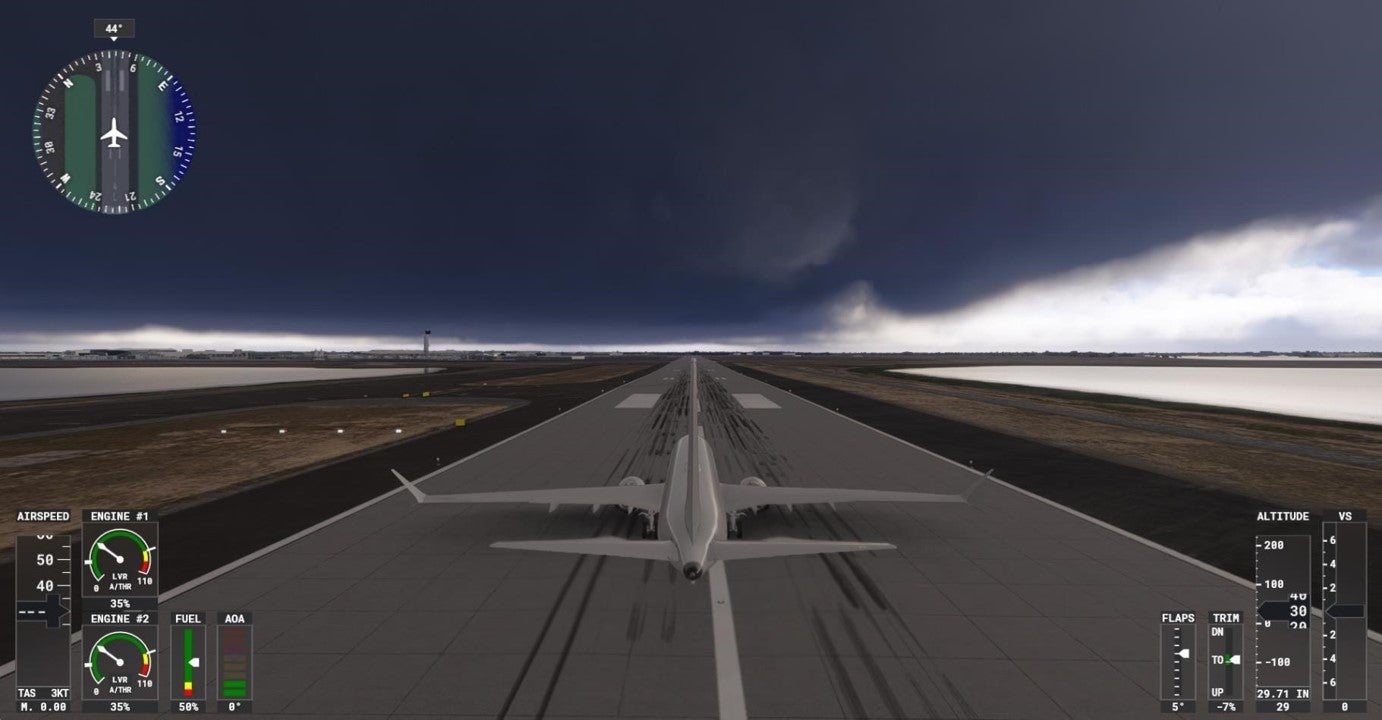Click the VS vertical speed indicator
Viewport: 1382px width, 720px height.
click(1345, 610)
